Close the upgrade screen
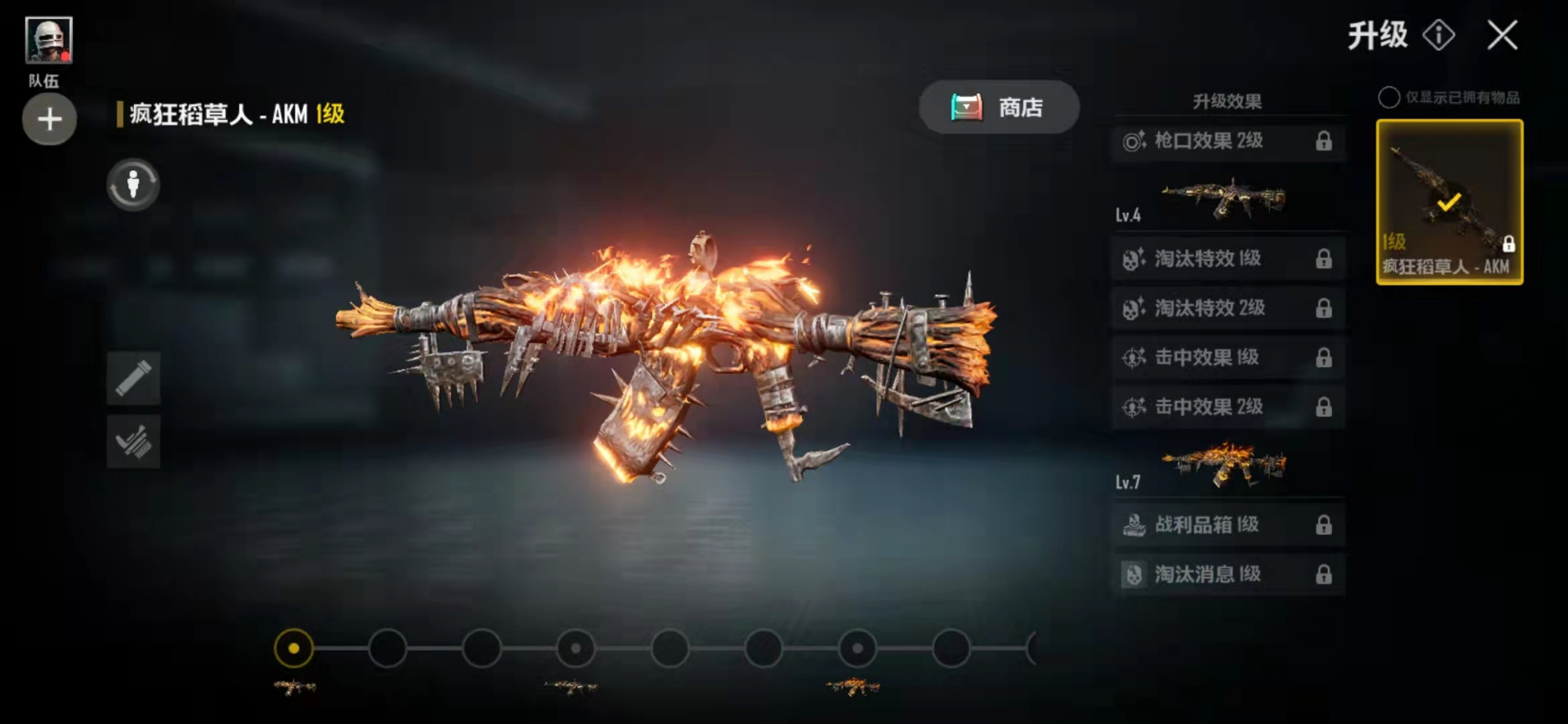Image resolution: width=1568 pixels, height=724 pixels. 1502,35
